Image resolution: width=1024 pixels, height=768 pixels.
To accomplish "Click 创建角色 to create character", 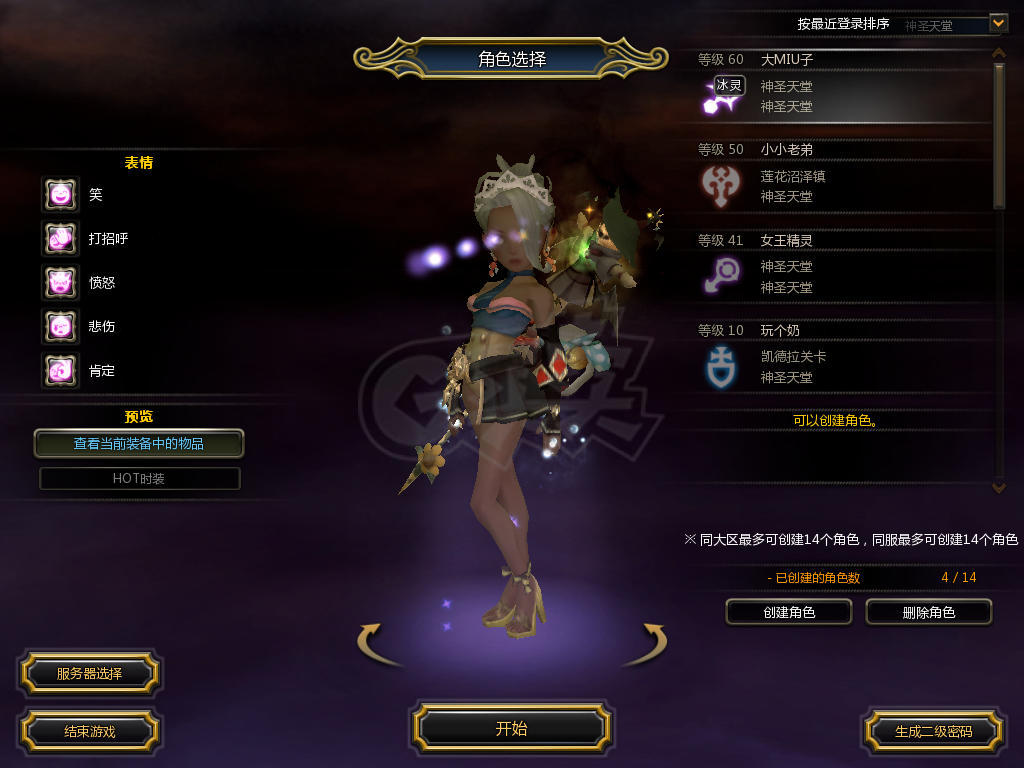I will click(788, 612).
